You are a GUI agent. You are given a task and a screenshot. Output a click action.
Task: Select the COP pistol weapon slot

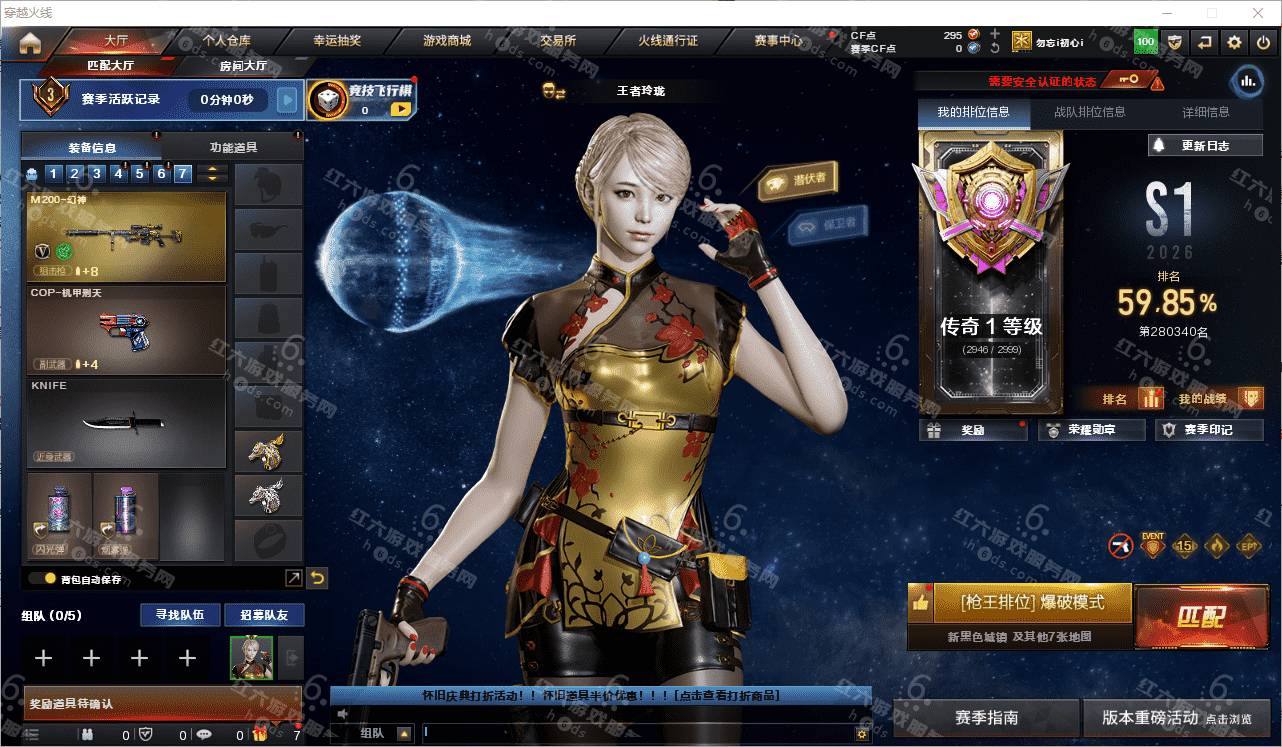pos(126,330)
